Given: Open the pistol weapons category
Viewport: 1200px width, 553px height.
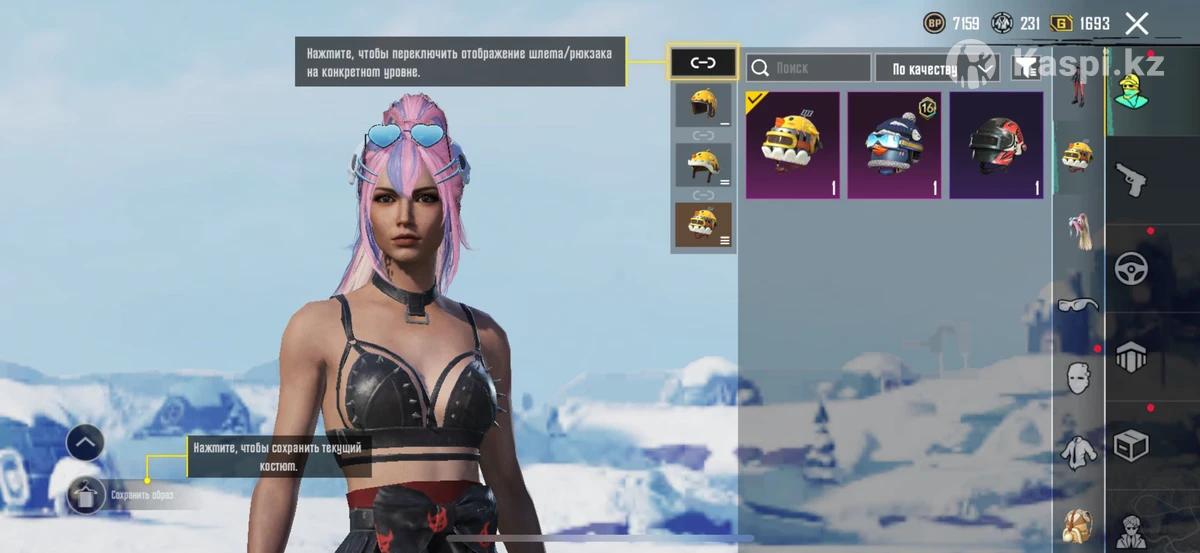Looking at the screenshot, I should click(1131, 181).
